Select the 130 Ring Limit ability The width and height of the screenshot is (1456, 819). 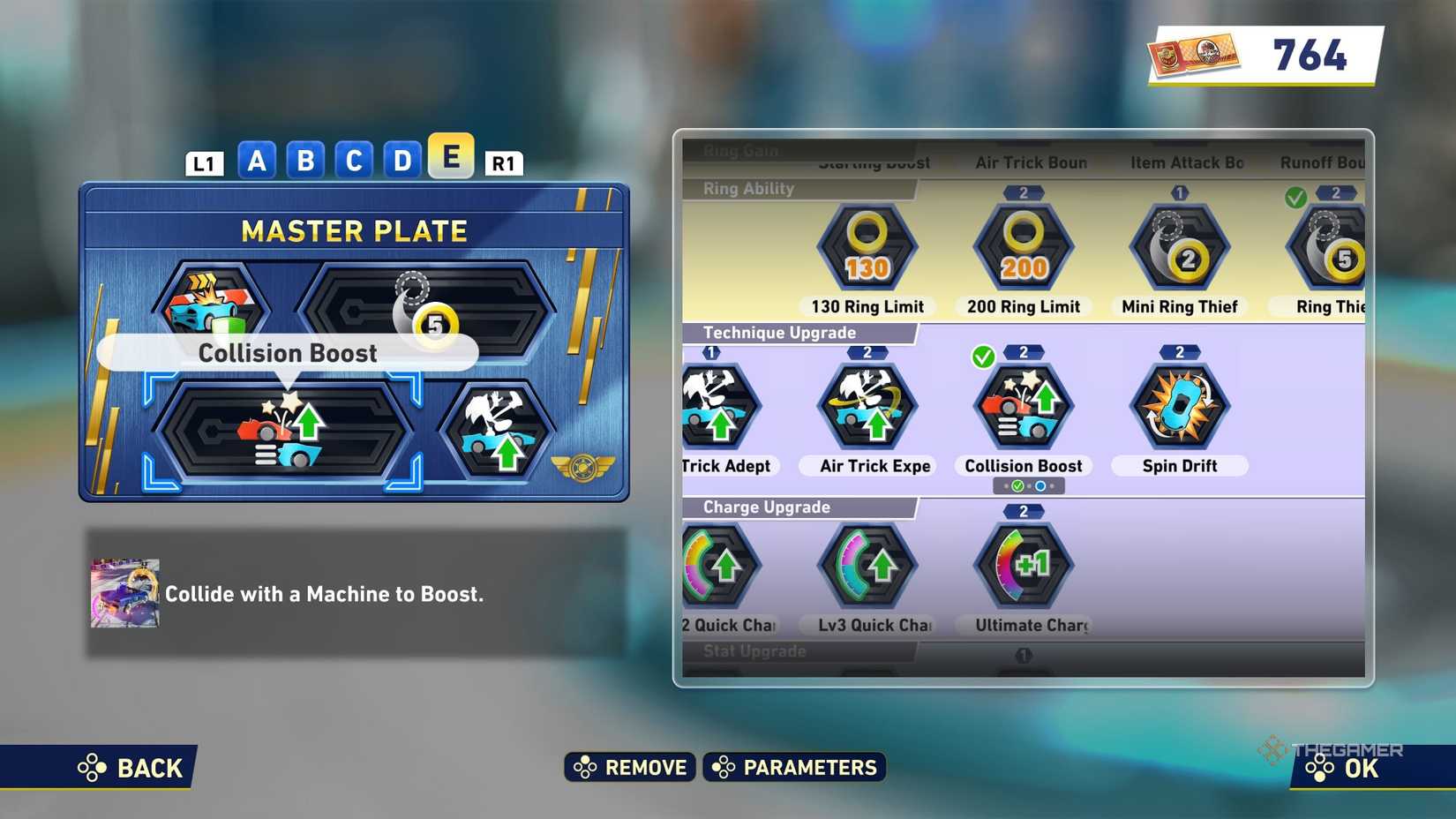click(x=866, y=250)
